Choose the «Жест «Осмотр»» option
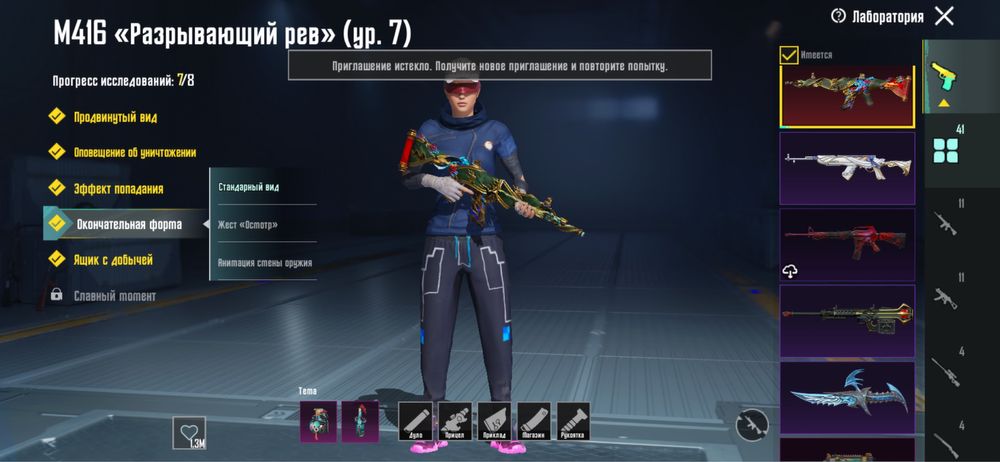 248,225
